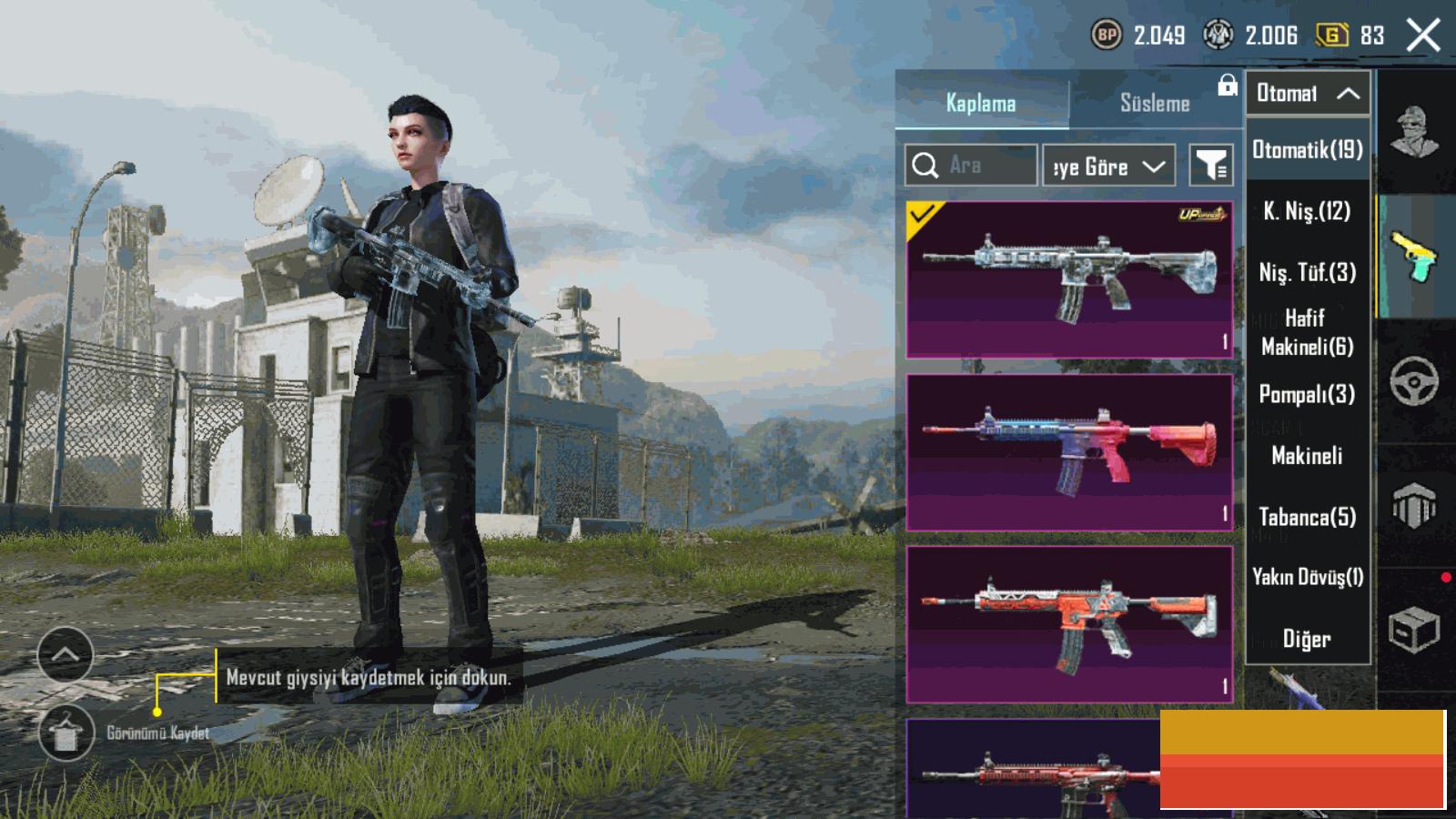Viewport: 1456px width, 819px height.
Task: Choose the K. Niş.(12) category
Action: (x=1308, y=212)
